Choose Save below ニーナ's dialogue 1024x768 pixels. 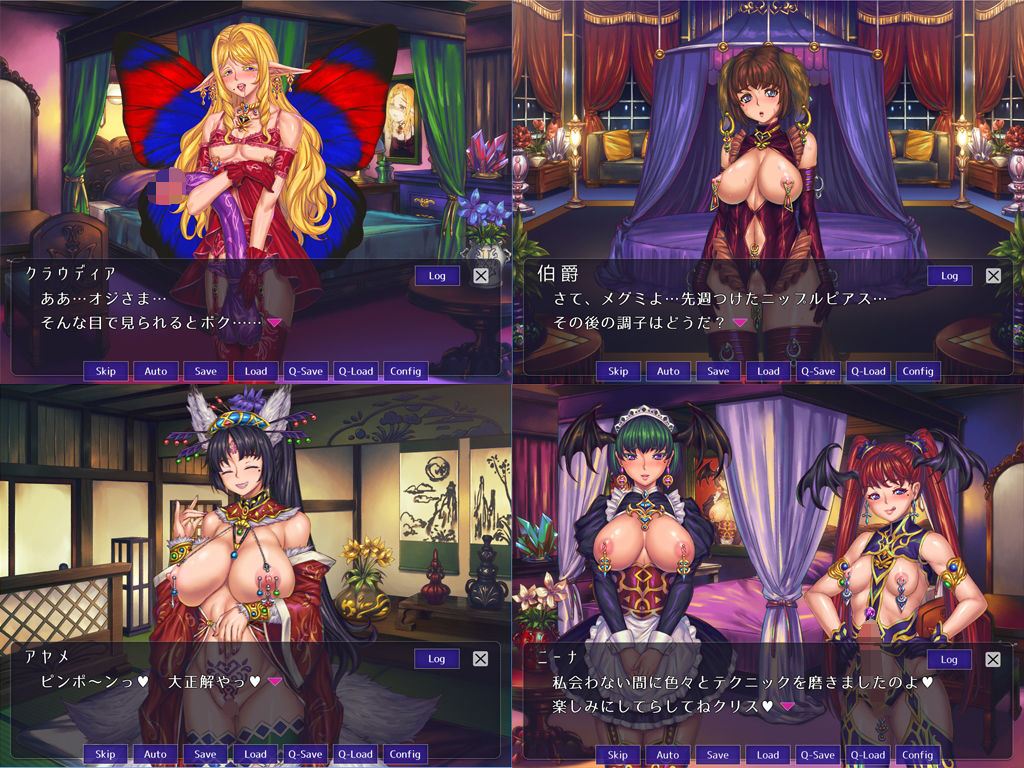coord(718,755)
